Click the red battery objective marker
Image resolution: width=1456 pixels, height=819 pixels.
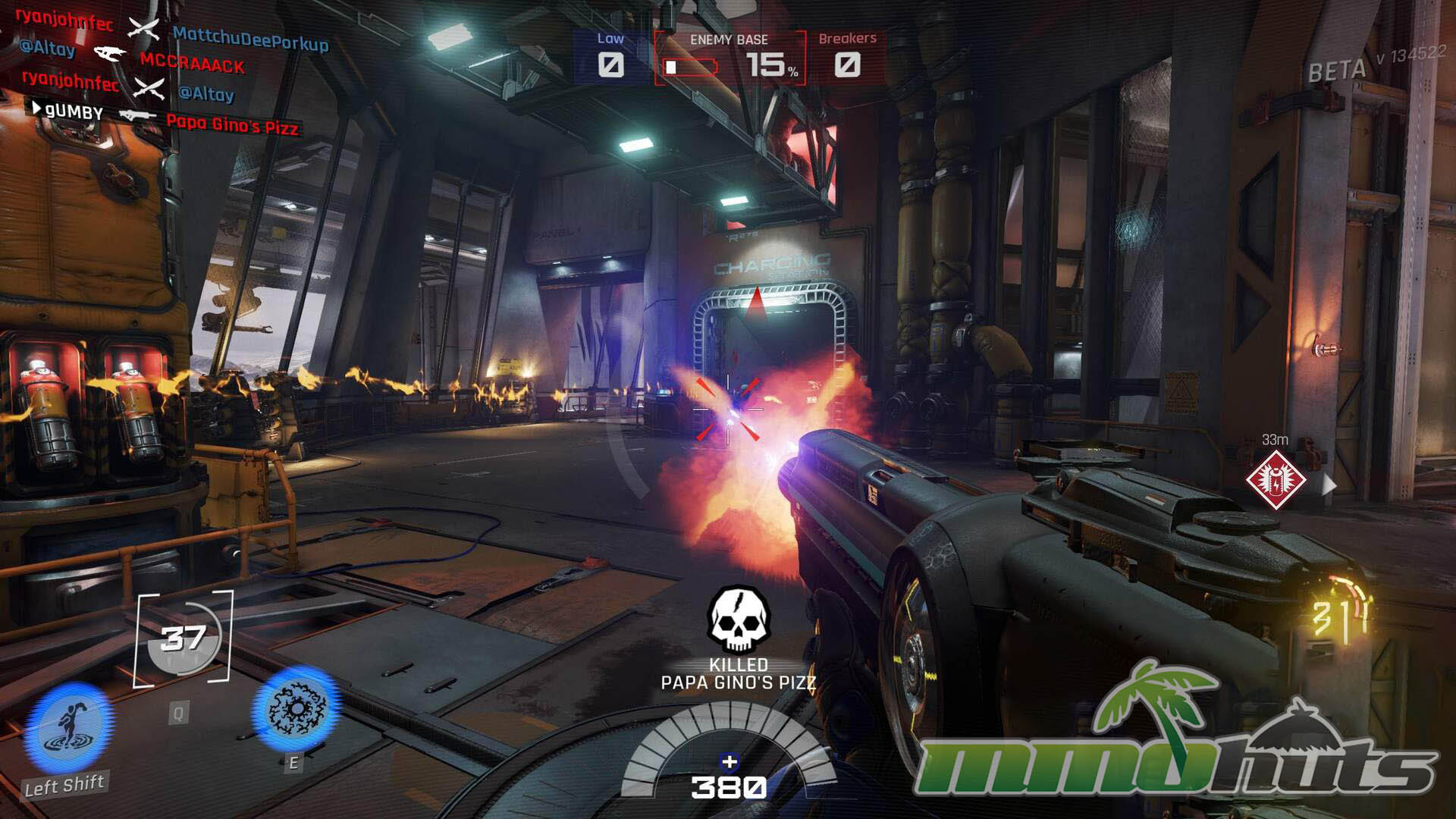(1276, 479)
